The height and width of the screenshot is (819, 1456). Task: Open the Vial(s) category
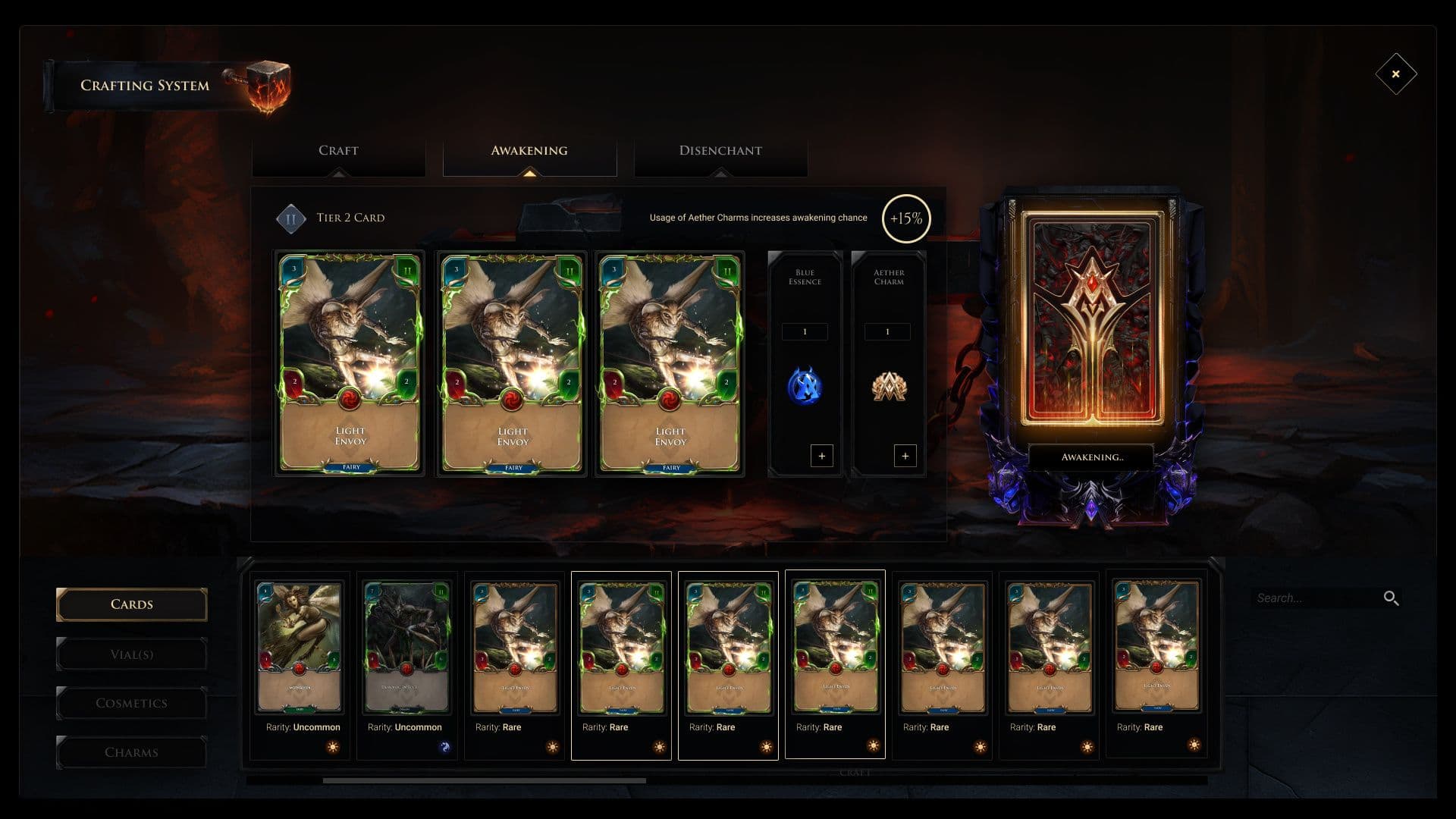pos(132,654)
